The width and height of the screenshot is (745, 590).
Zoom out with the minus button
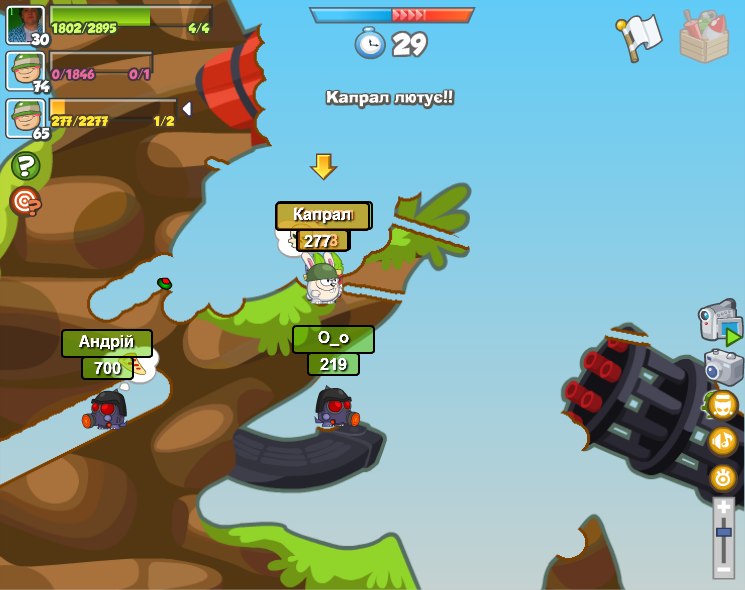coord(724,567)
